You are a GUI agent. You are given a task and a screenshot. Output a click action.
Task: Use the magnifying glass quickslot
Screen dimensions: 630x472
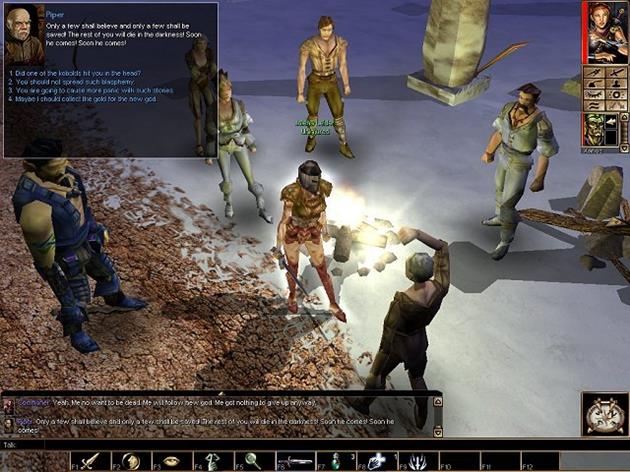(254, 460)
